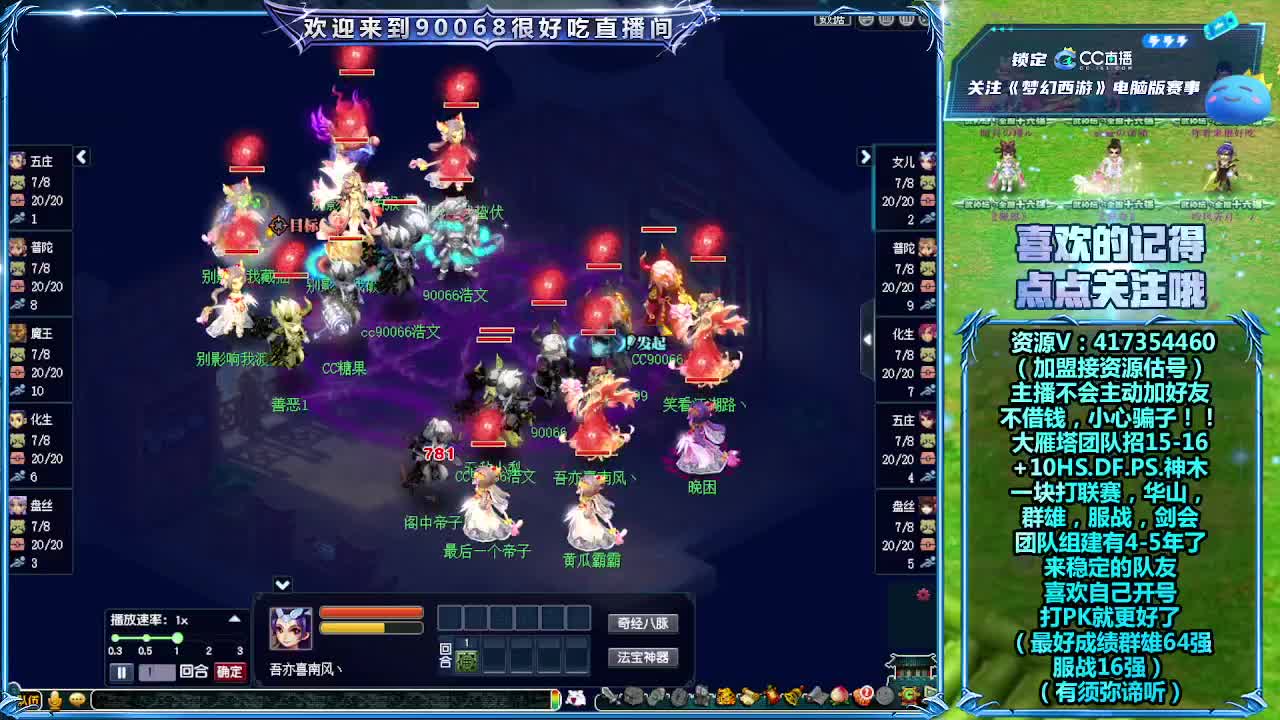Image resolution: width=1280 pixels, height=720 pixels.
Task: Collapse the left team panel with its arrow
Action: (81, 156)
